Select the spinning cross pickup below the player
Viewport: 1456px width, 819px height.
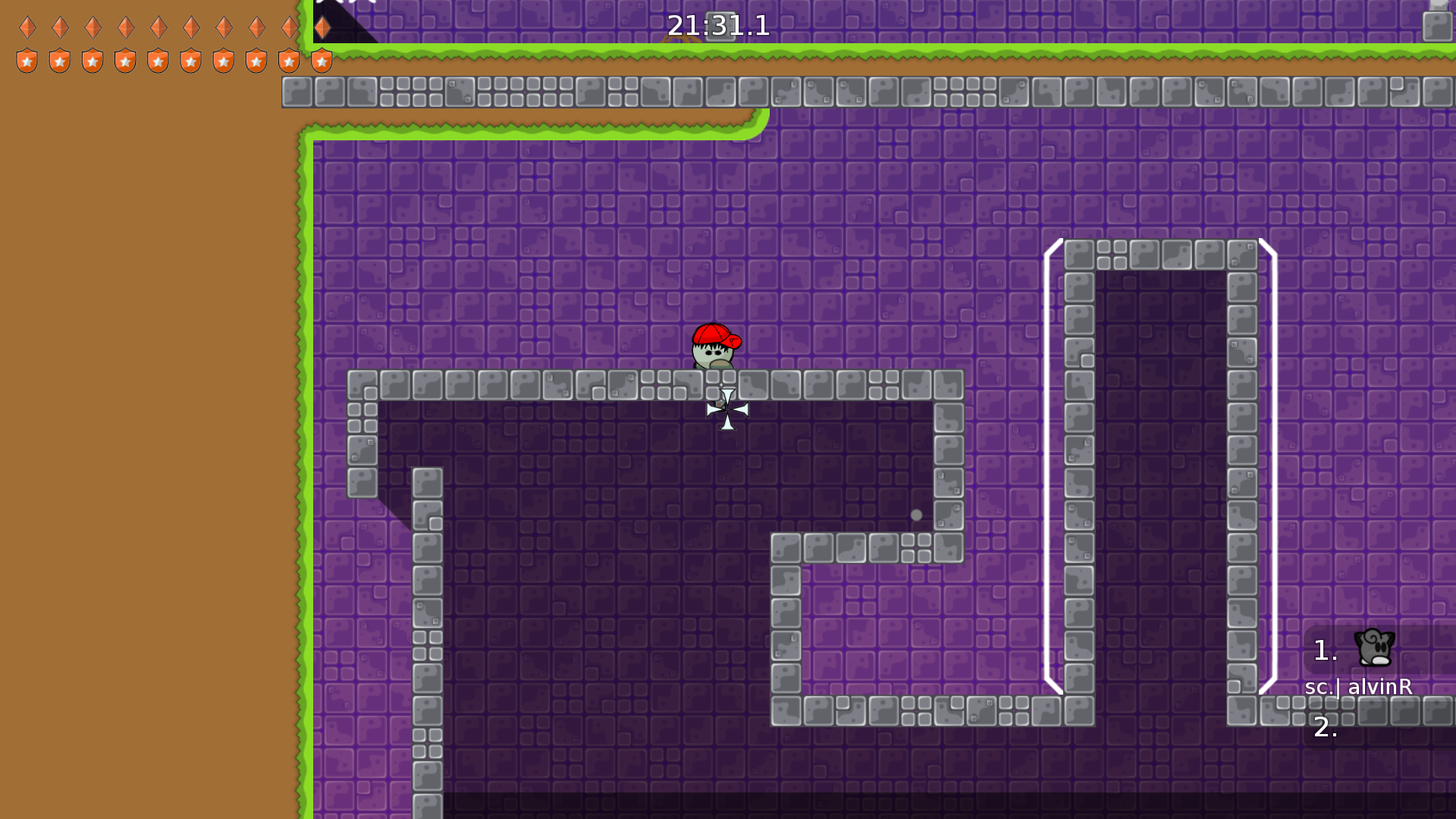tap(726, 409)
